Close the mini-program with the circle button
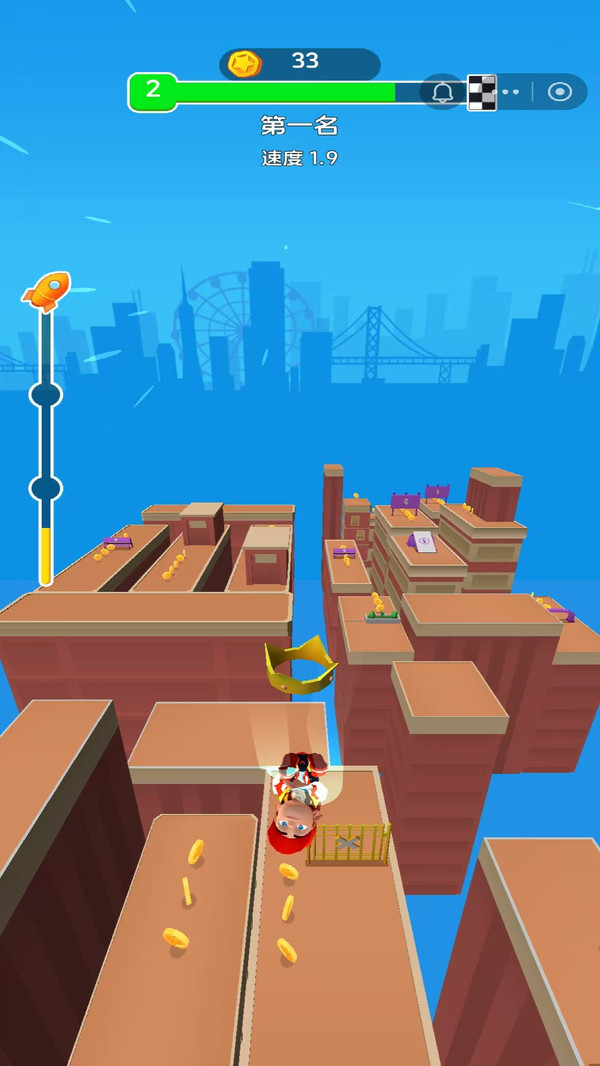This screenshot has width=600, height=1066. click(560, 92)
